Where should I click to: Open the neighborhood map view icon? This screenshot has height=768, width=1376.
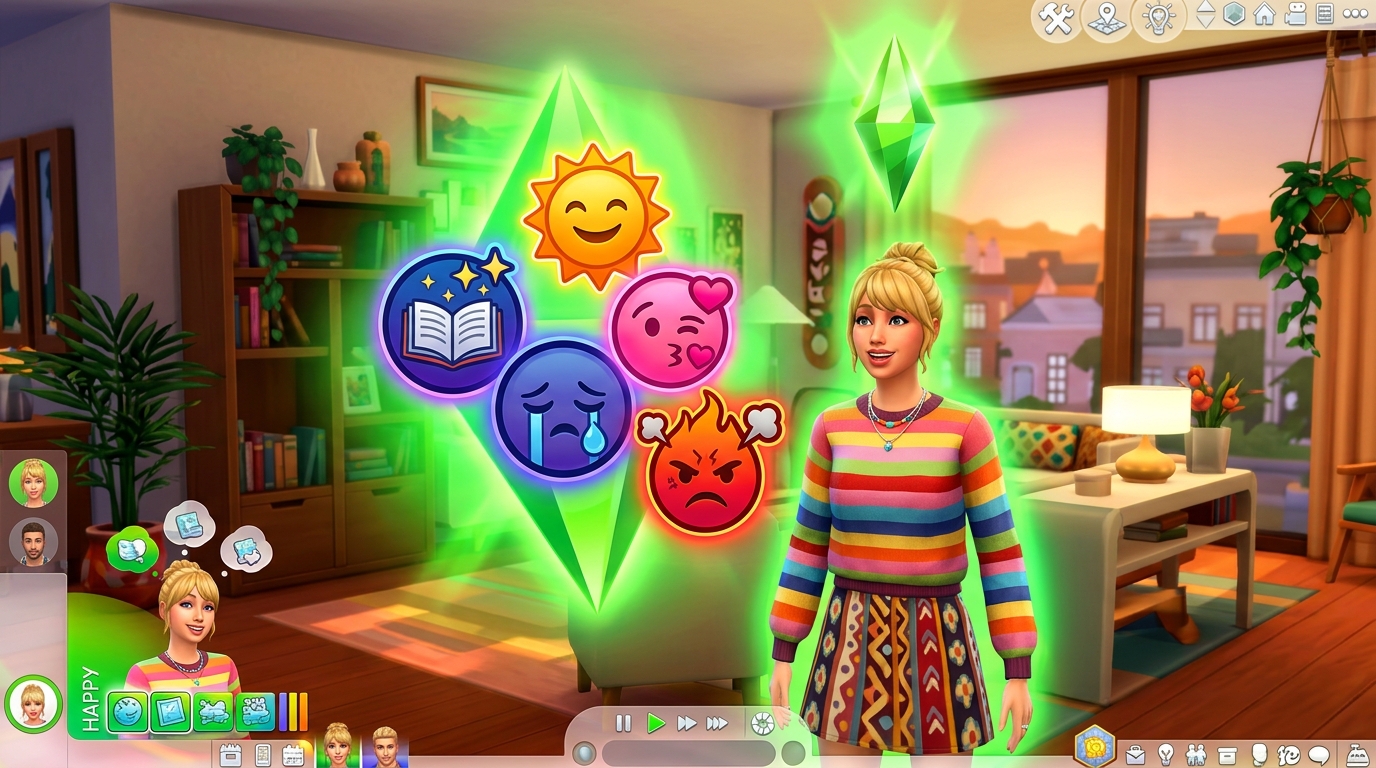(1105, 18)
